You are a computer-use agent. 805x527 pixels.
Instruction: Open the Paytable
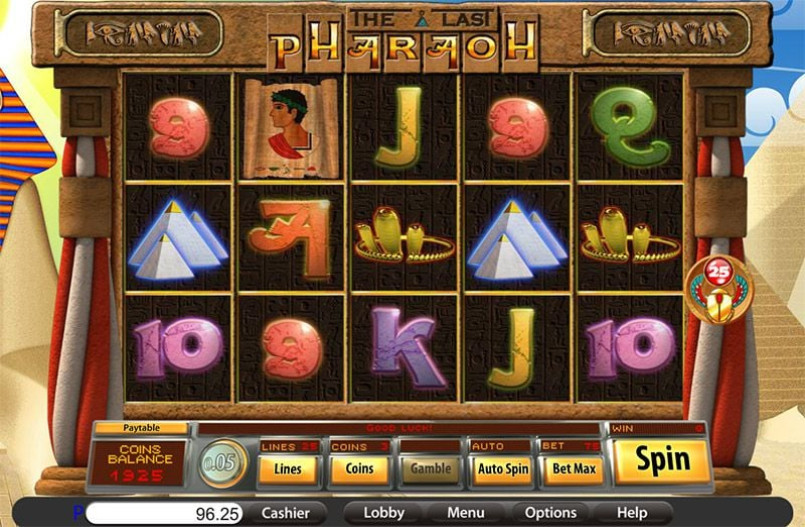tap(142, 428)
